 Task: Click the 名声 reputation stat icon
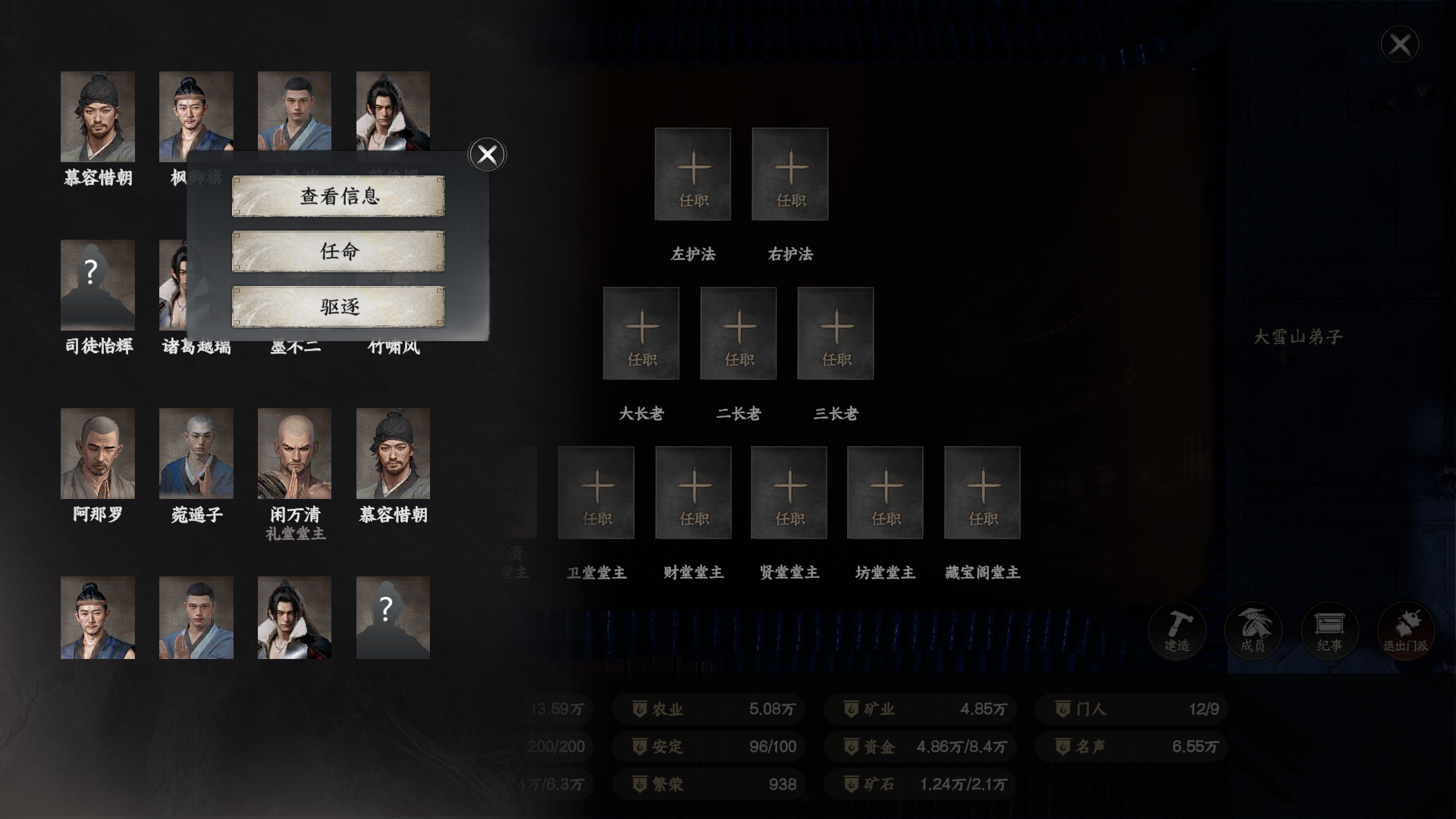click(x=1062, y=747)
